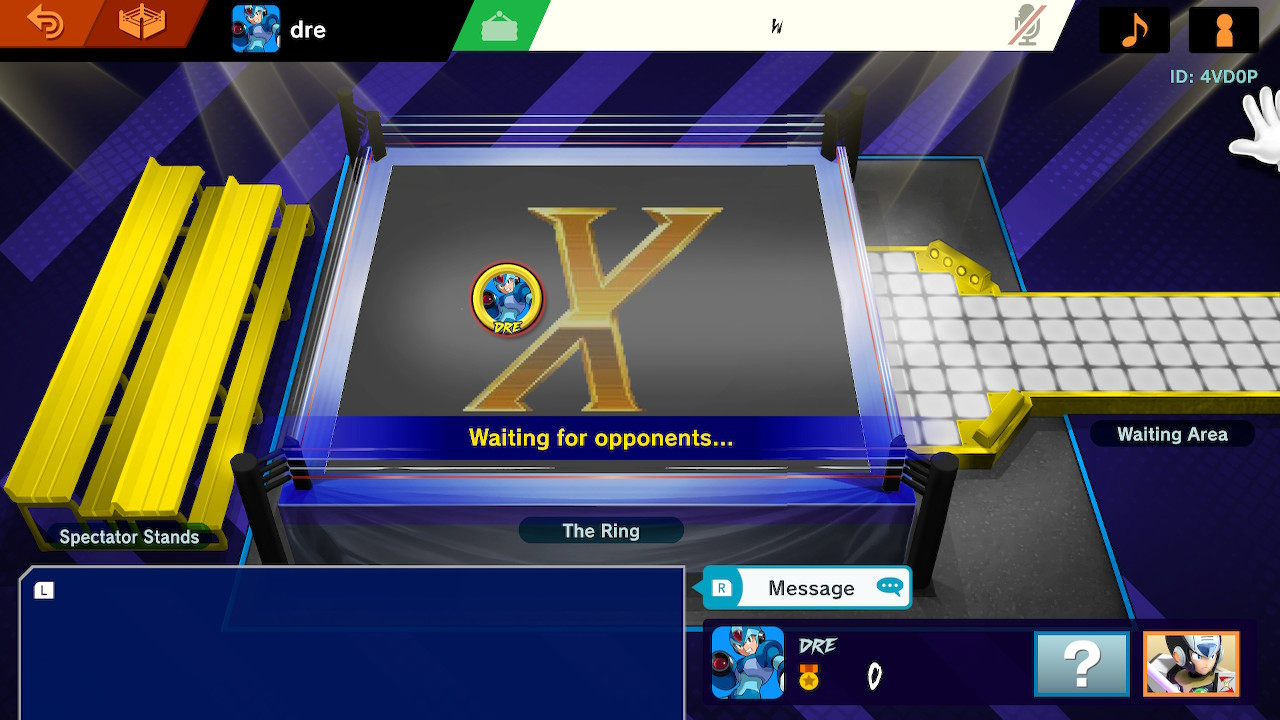Image resolution: width=1280 pixels, height=720 pixels.
Task: Select The Ring area label
Action: 600,531
